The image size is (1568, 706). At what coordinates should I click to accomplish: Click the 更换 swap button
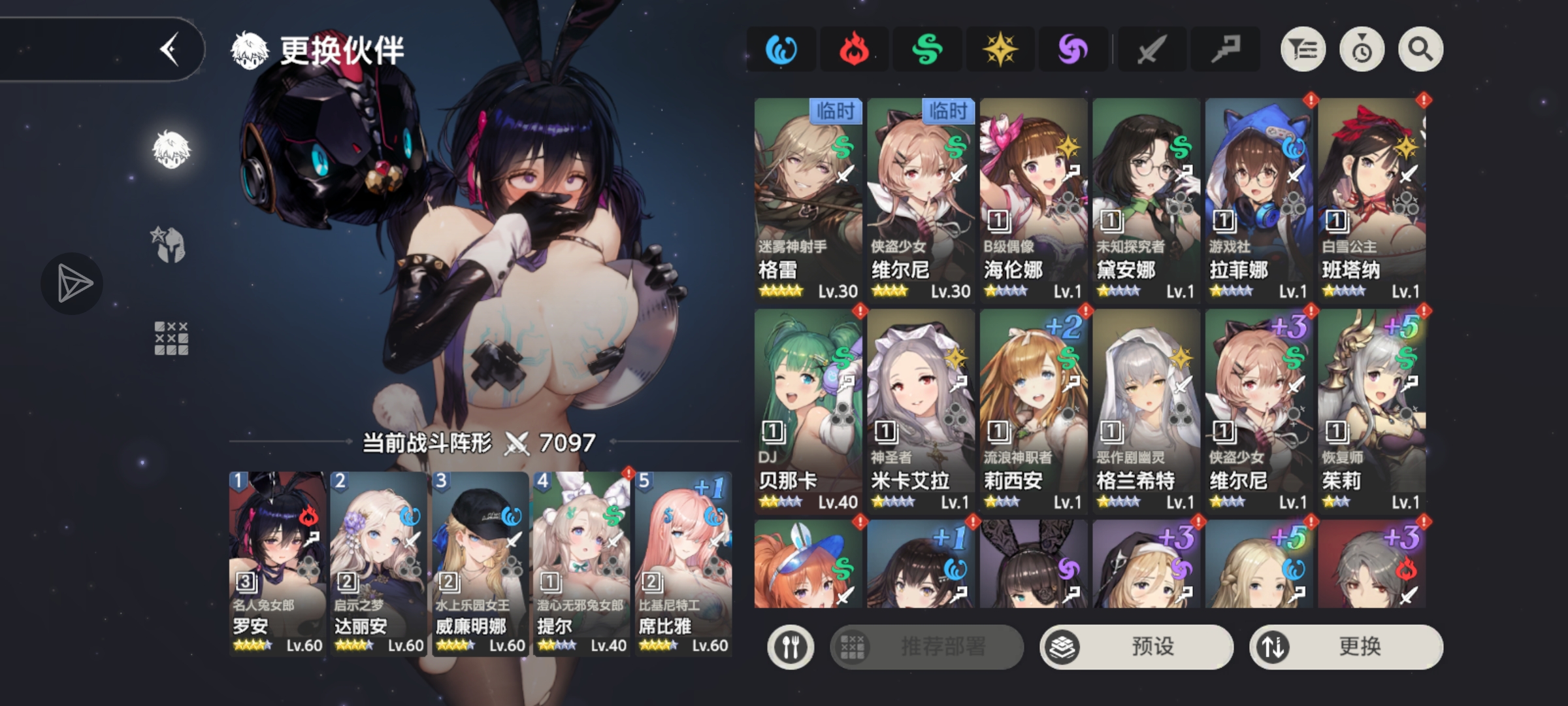tap(1346, 647)
